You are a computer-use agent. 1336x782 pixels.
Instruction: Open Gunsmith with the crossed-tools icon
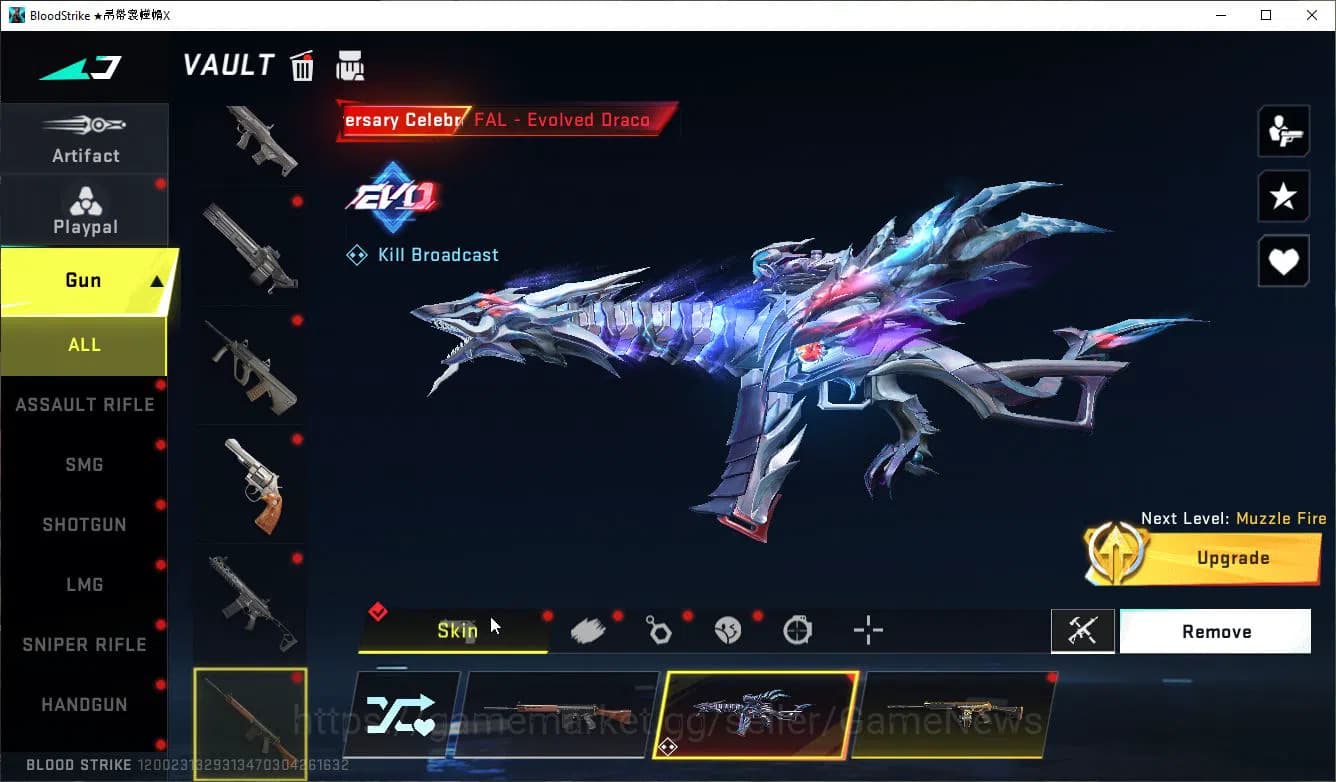(x=1083, y=631)
